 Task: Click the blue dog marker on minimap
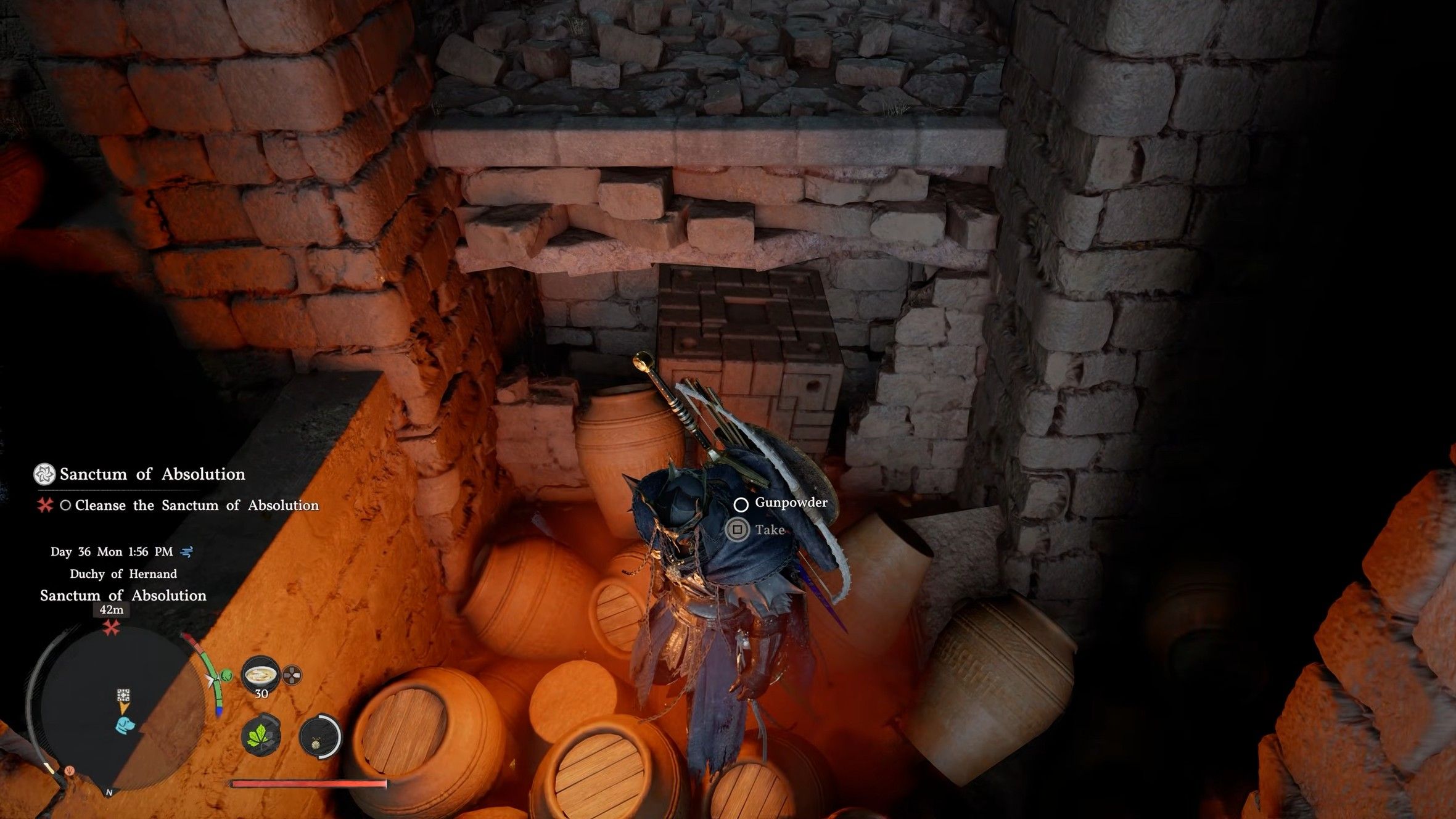point(124,724)
